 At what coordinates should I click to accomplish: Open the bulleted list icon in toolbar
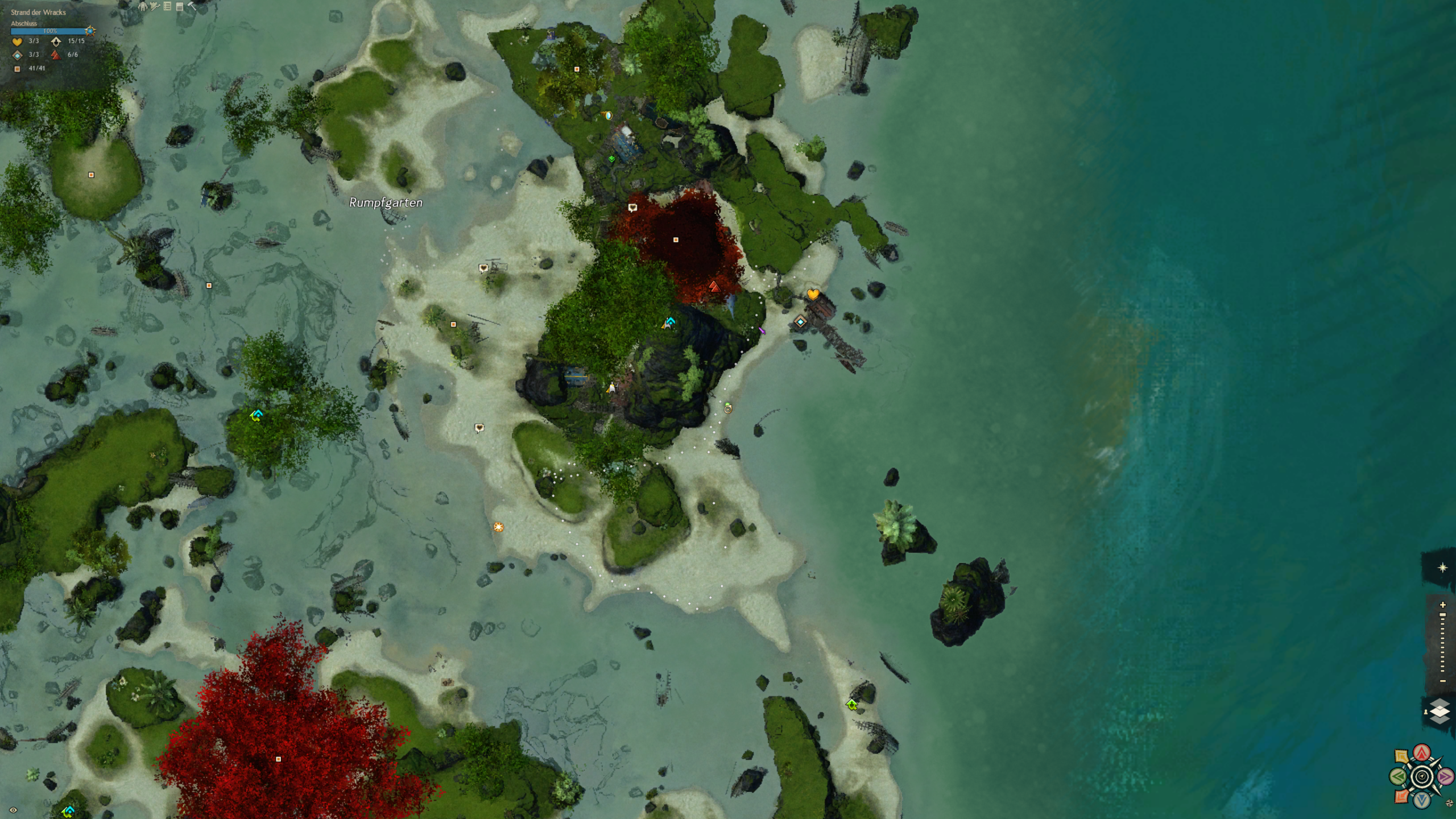[x=167, y=6]
